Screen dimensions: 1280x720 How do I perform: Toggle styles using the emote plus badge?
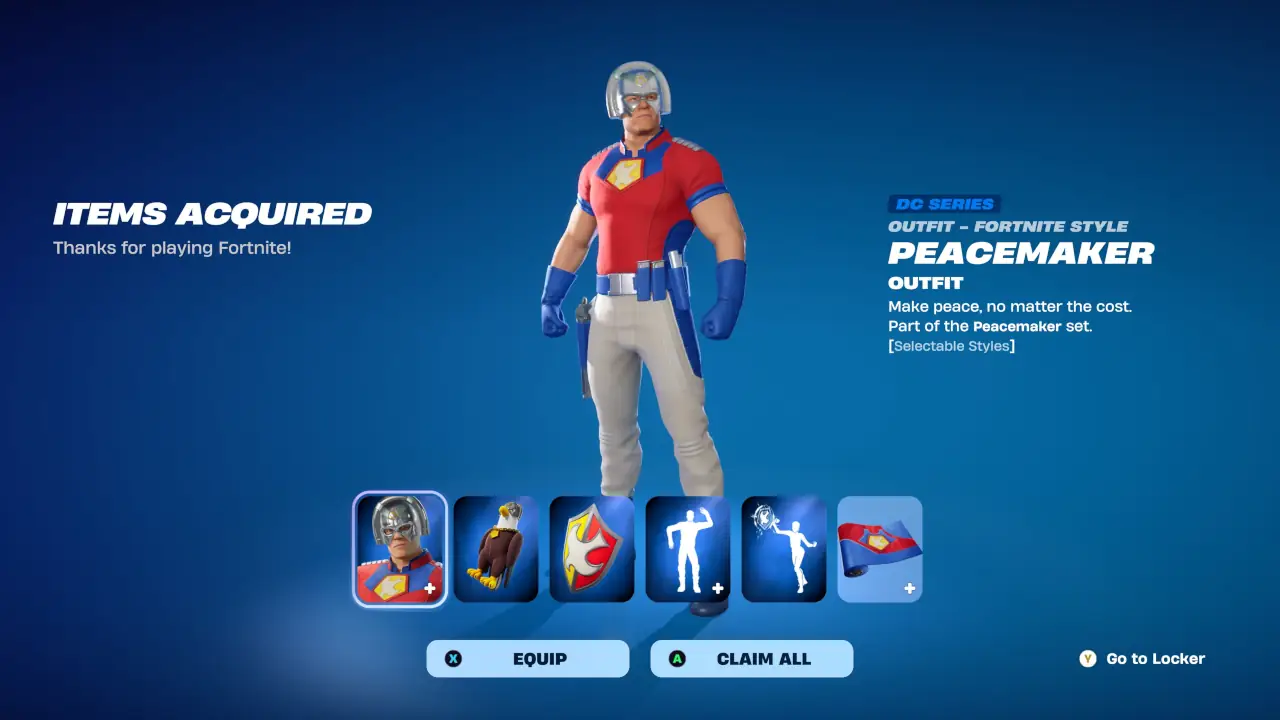pyautogui.click(x=717, y=589)
